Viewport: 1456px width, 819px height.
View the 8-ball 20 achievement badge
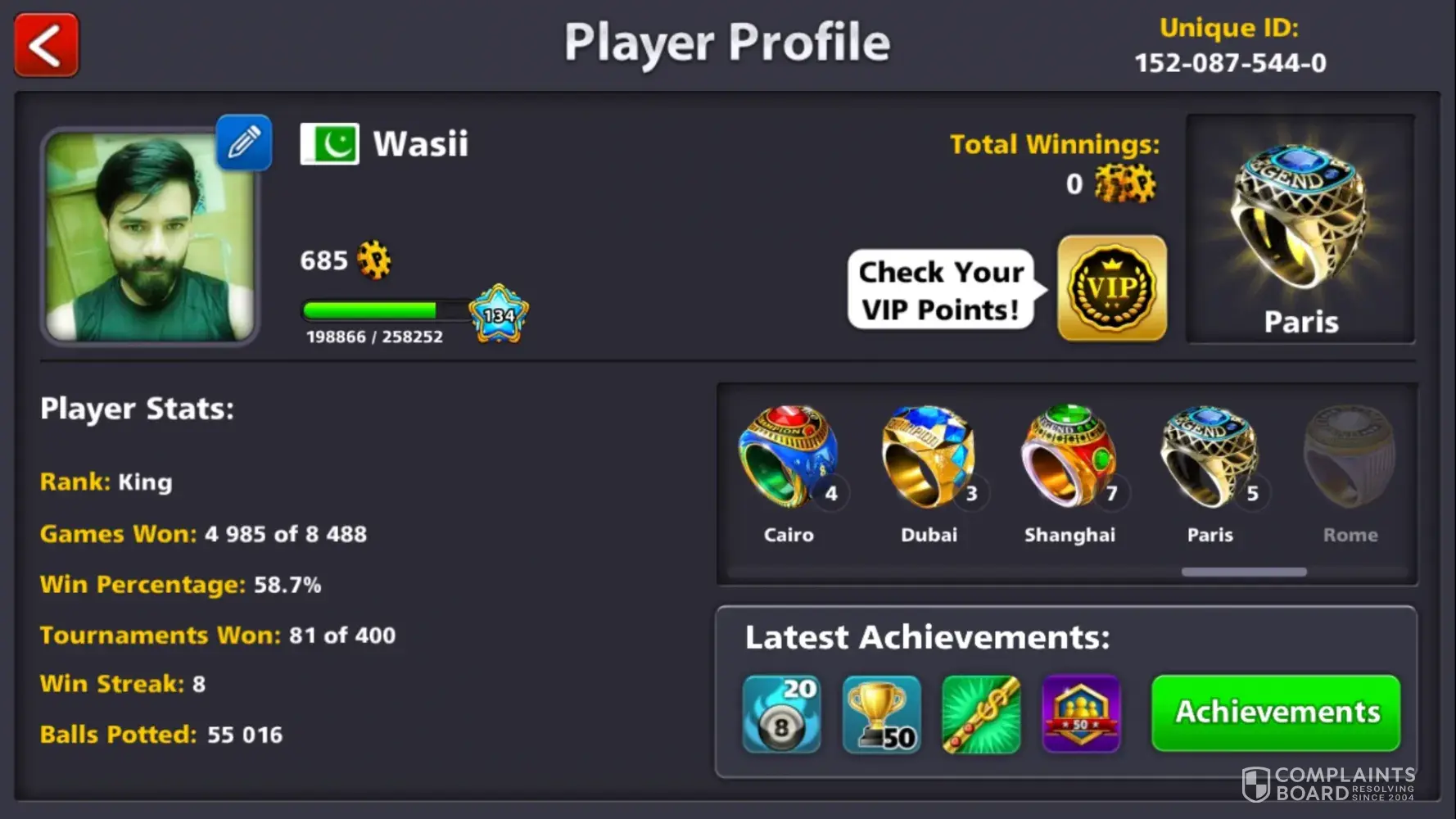tap(781, 714)
